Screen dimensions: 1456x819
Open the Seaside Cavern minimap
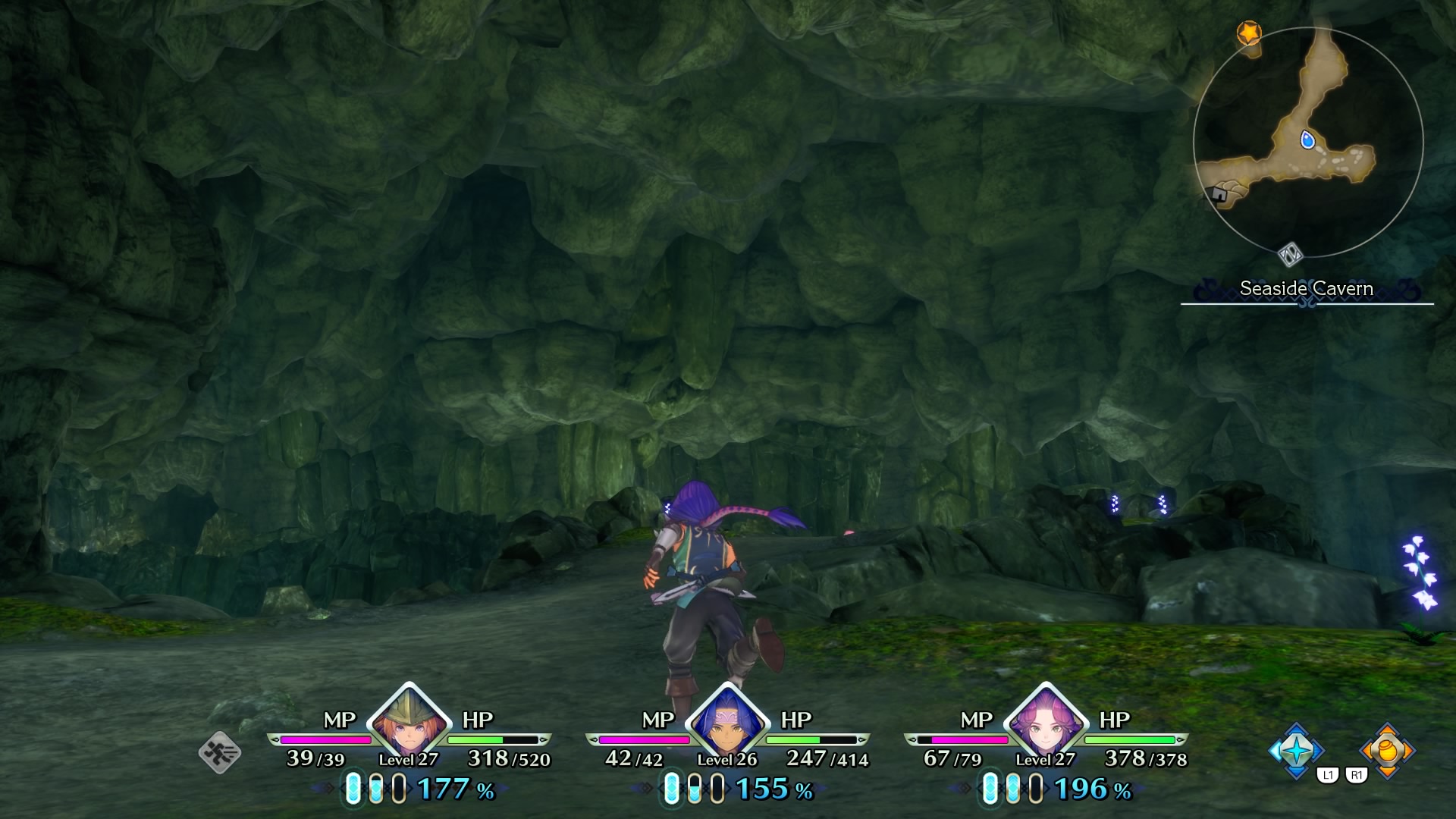point(1308,142)
